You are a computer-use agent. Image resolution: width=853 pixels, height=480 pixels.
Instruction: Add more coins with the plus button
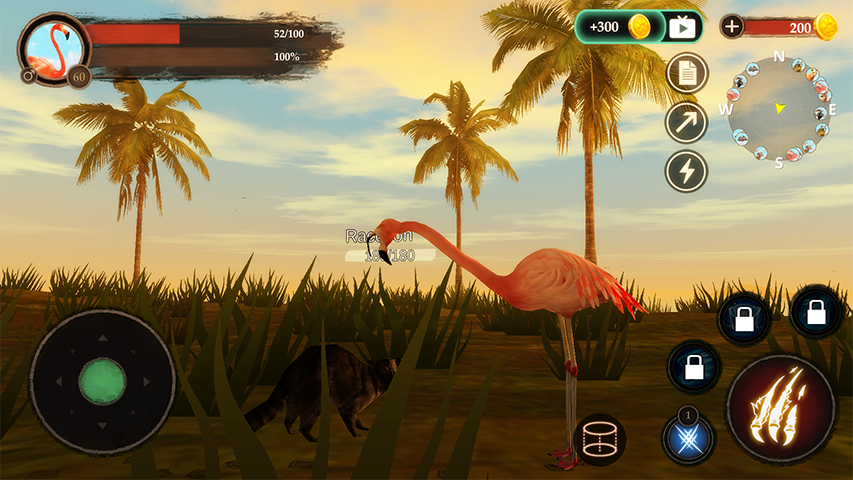point(732,27)
